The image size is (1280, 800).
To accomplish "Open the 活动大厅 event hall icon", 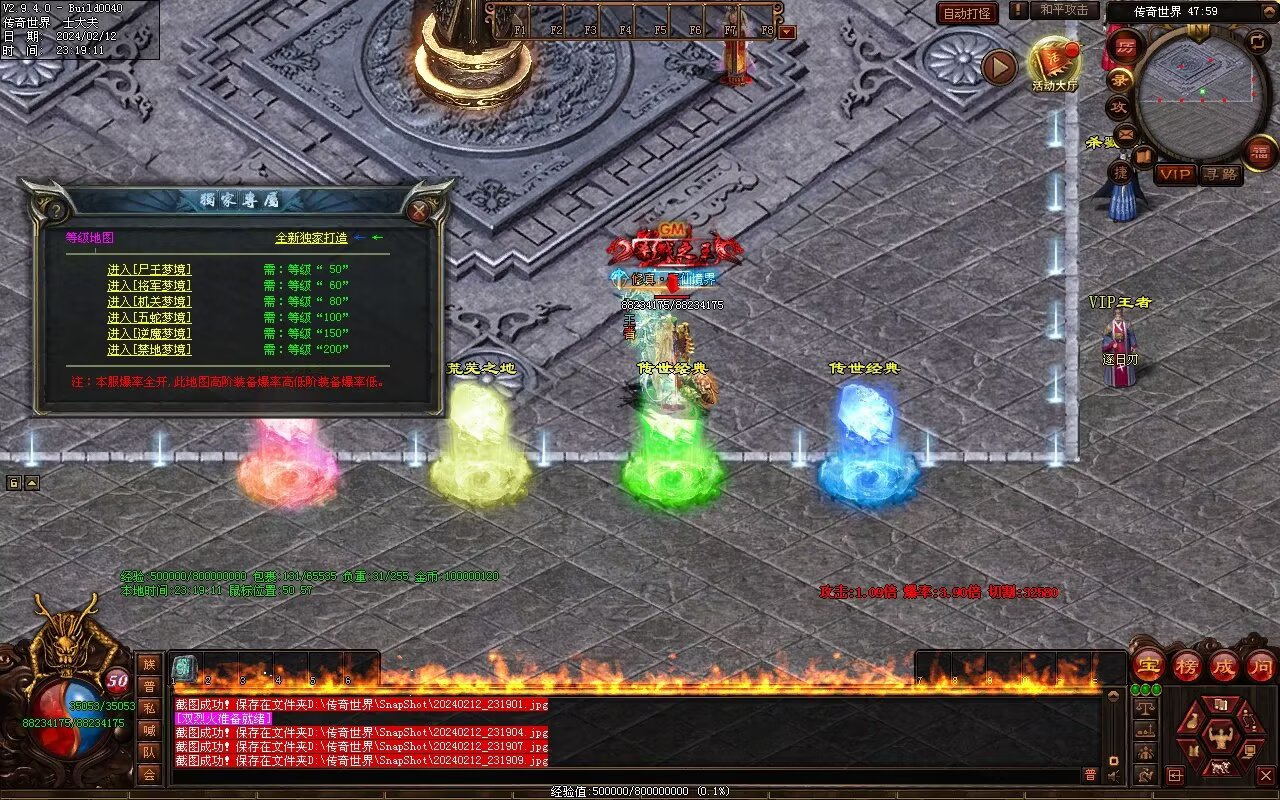I will pos(1054,62).
